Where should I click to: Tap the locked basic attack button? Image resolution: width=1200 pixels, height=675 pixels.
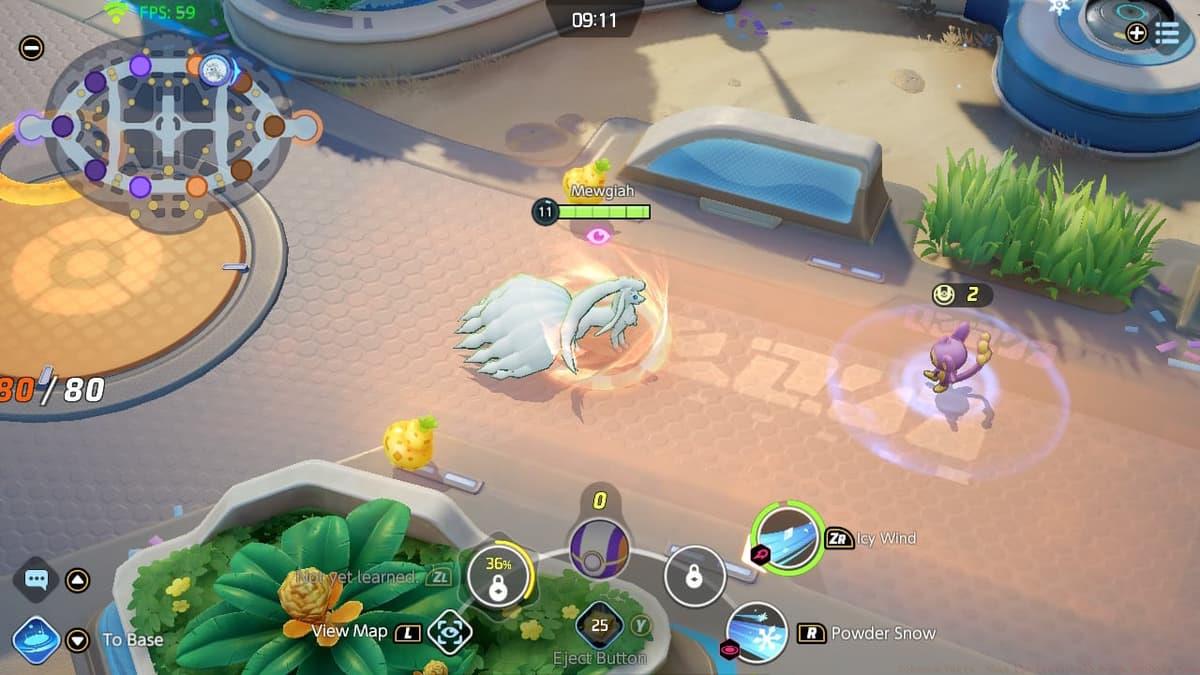pyautogui.click(x=694, y=577)
